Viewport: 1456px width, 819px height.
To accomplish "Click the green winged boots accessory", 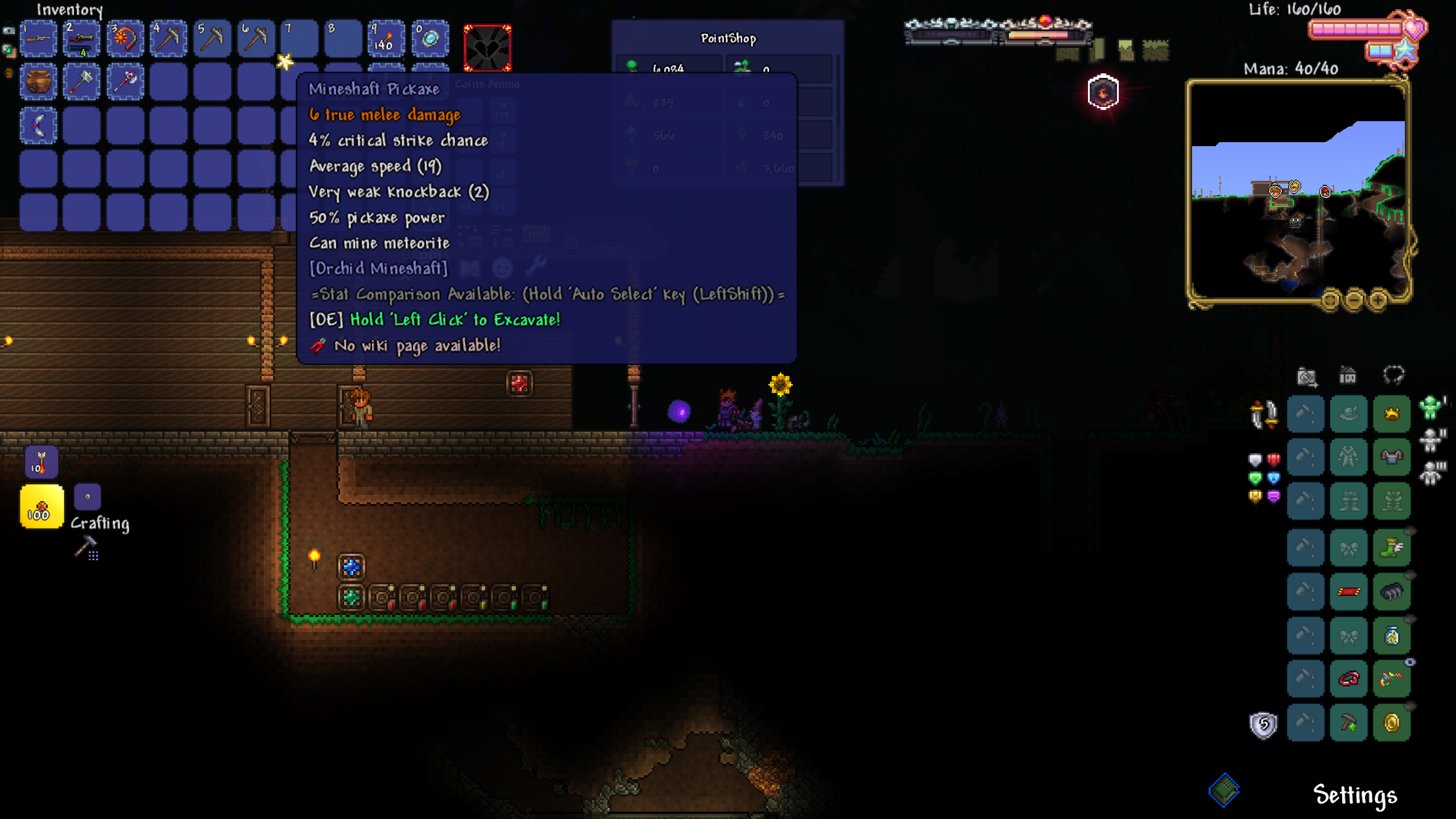I will click(x=1391, y=548).
